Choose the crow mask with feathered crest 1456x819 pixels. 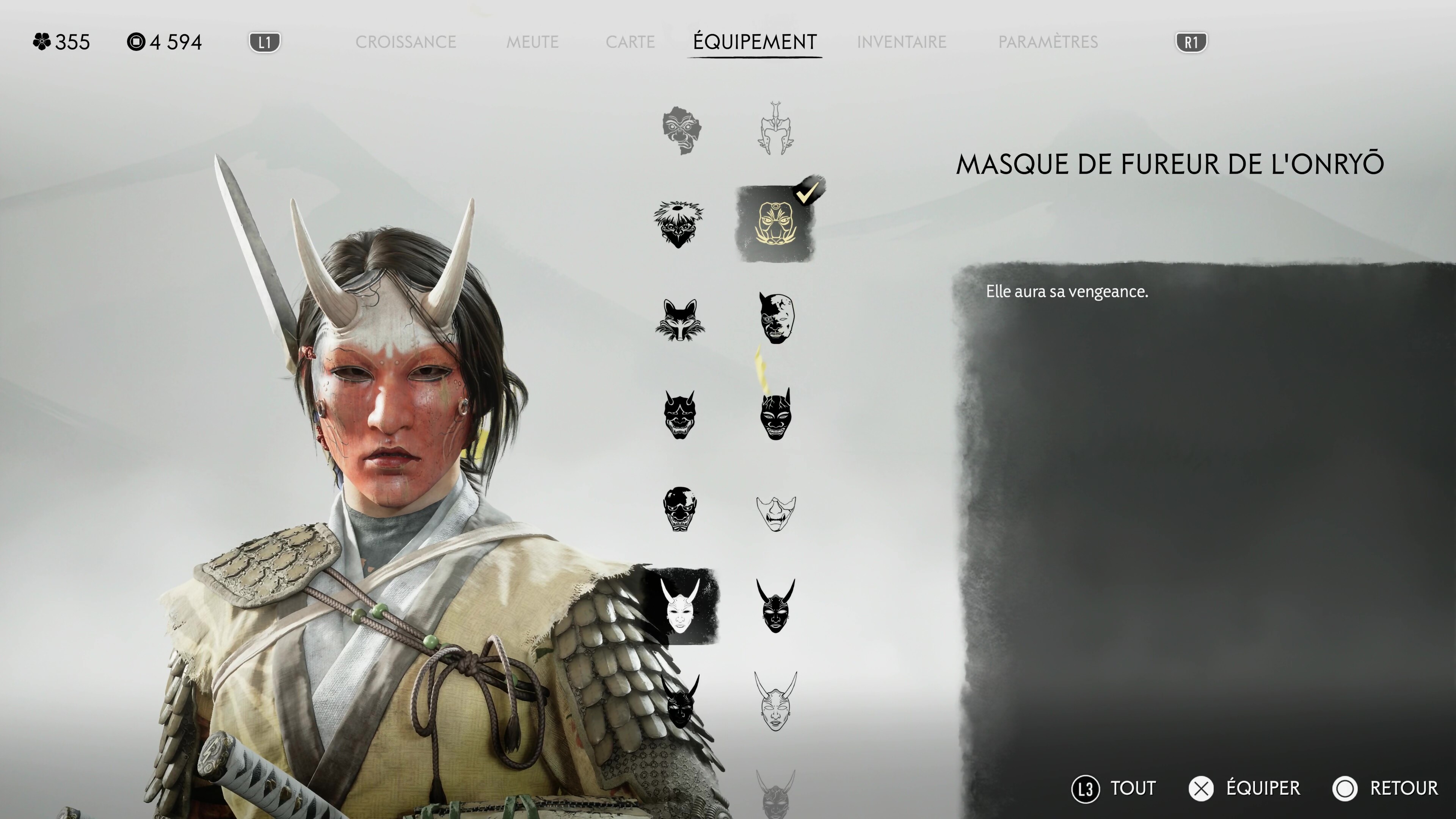click(679, 224)
